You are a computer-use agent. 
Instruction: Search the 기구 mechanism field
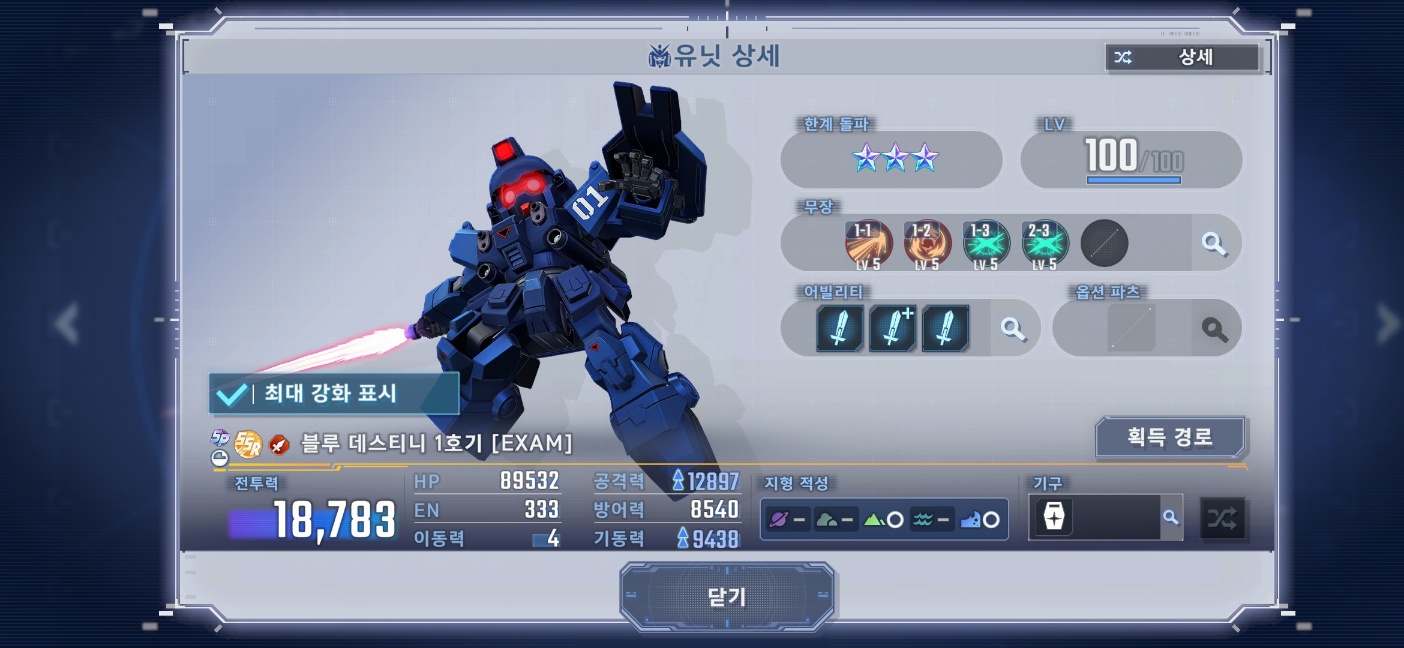tap(1170, 517)
